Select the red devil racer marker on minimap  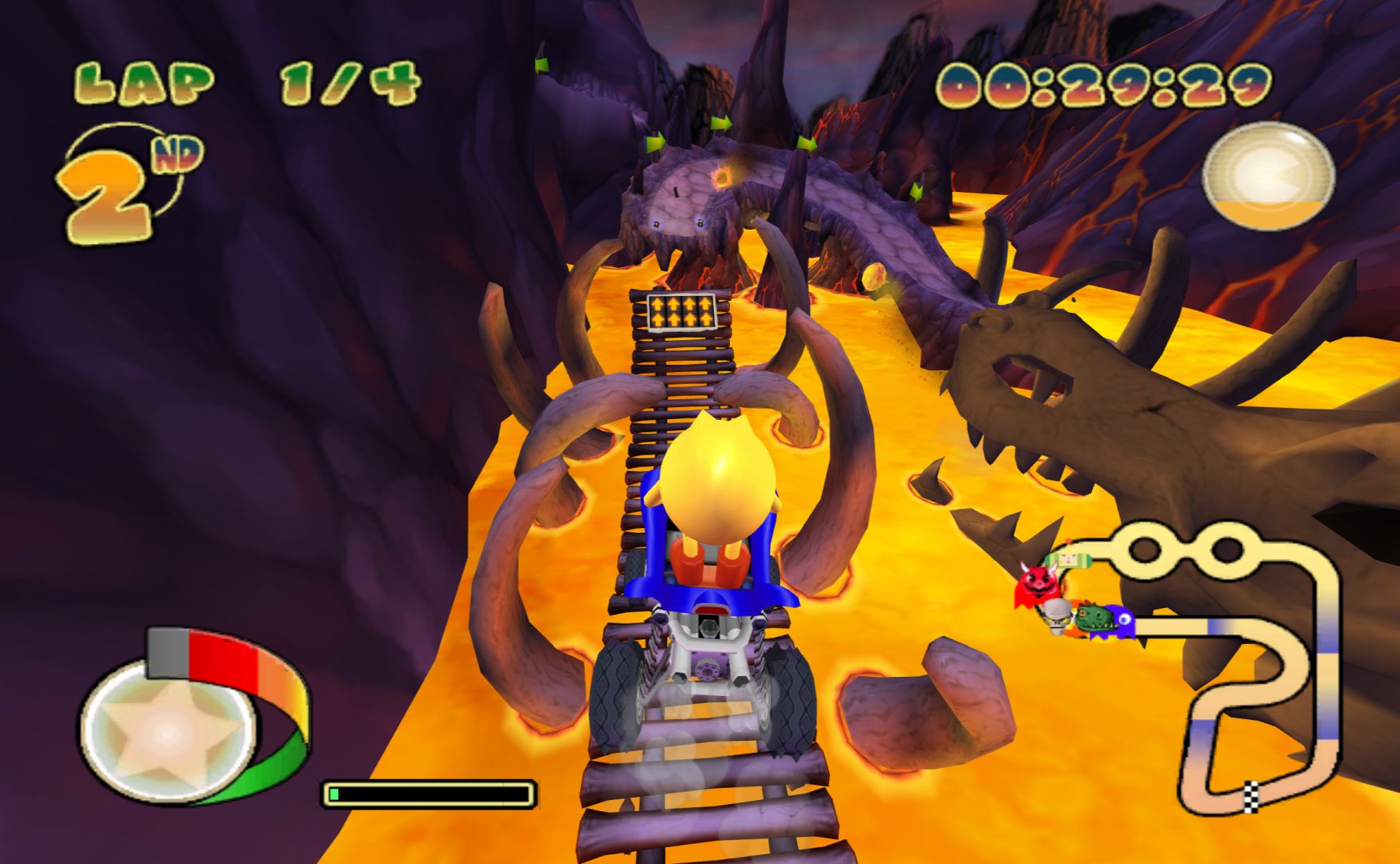(x=1037, y=585)
